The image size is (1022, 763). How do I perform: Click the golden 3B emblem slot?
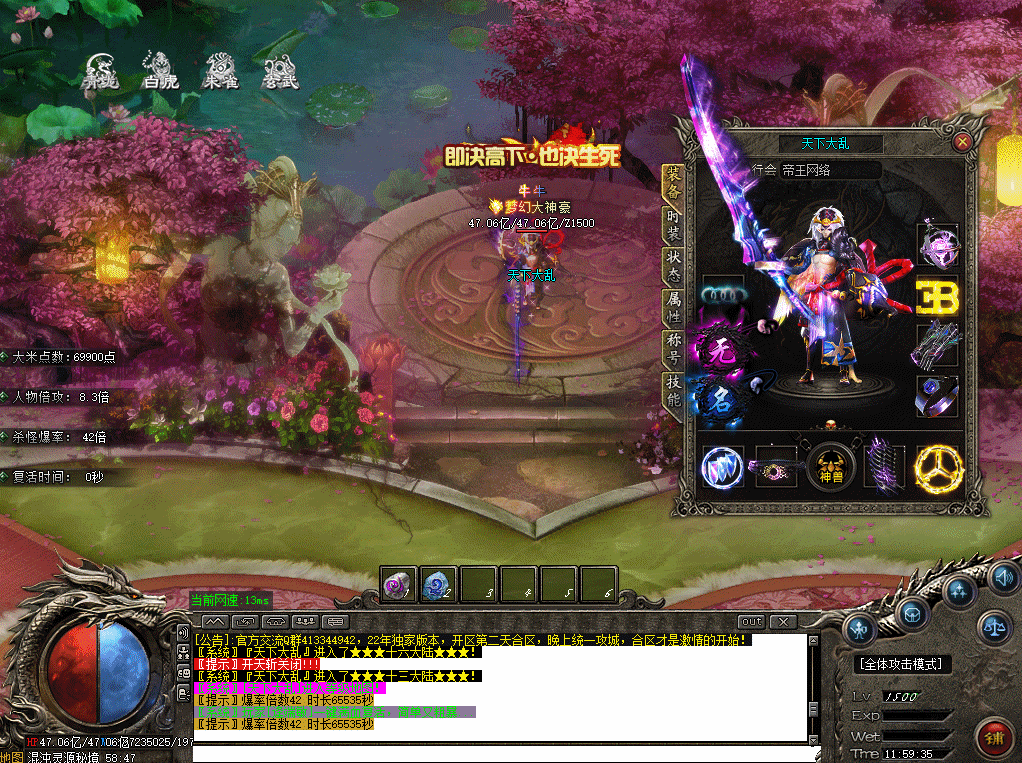click(938, 297)
